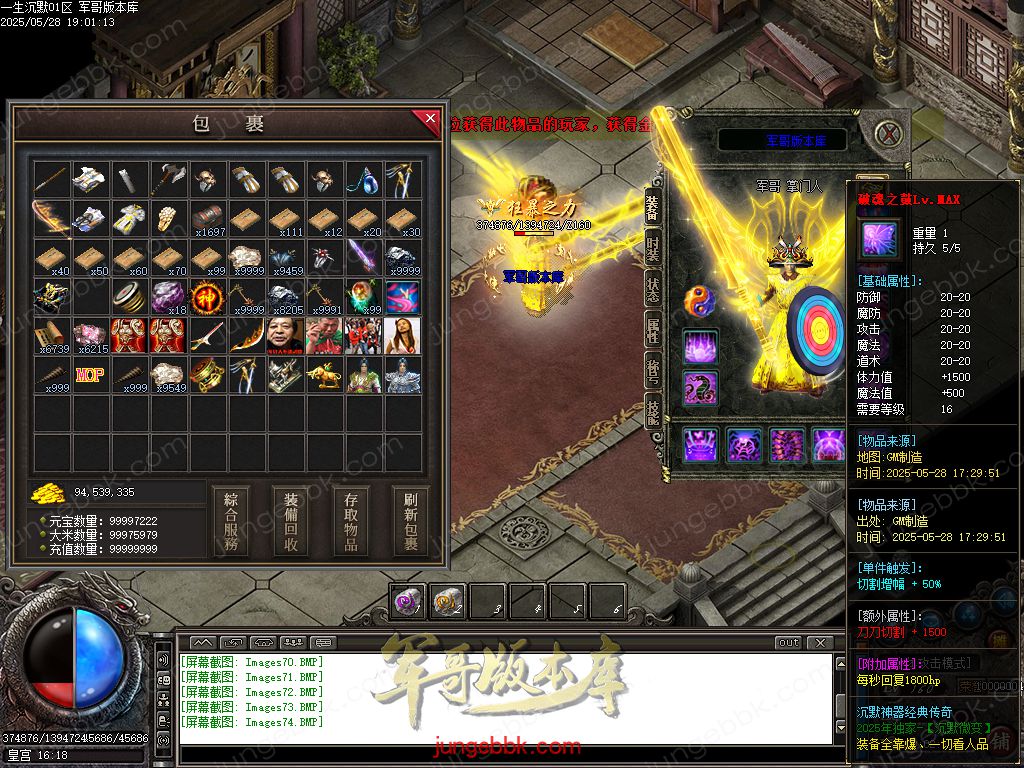Open the 綜合服務 services button

(231, 522)
